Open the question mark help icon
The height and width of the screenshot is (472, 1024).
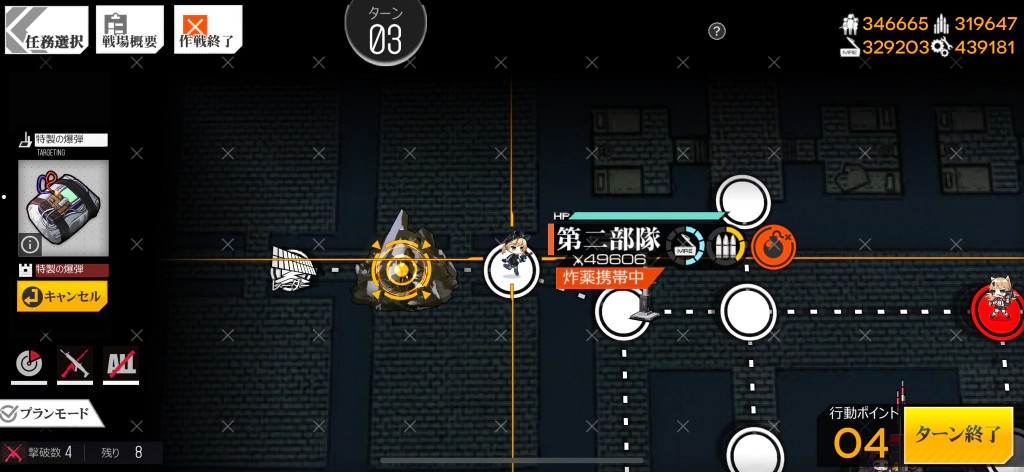(716, 32)
